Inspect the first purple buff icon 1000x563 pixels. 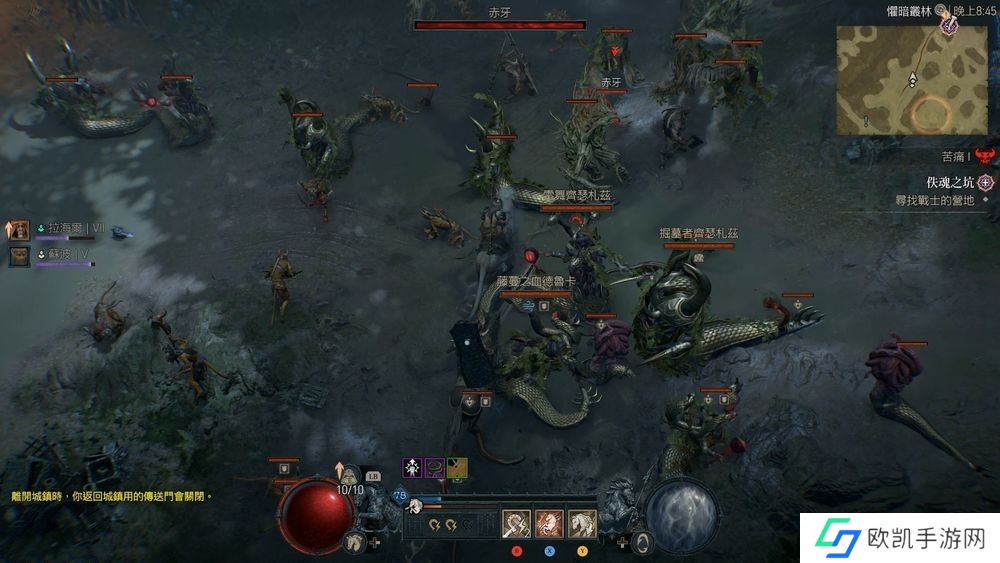(x=411, y=467)
